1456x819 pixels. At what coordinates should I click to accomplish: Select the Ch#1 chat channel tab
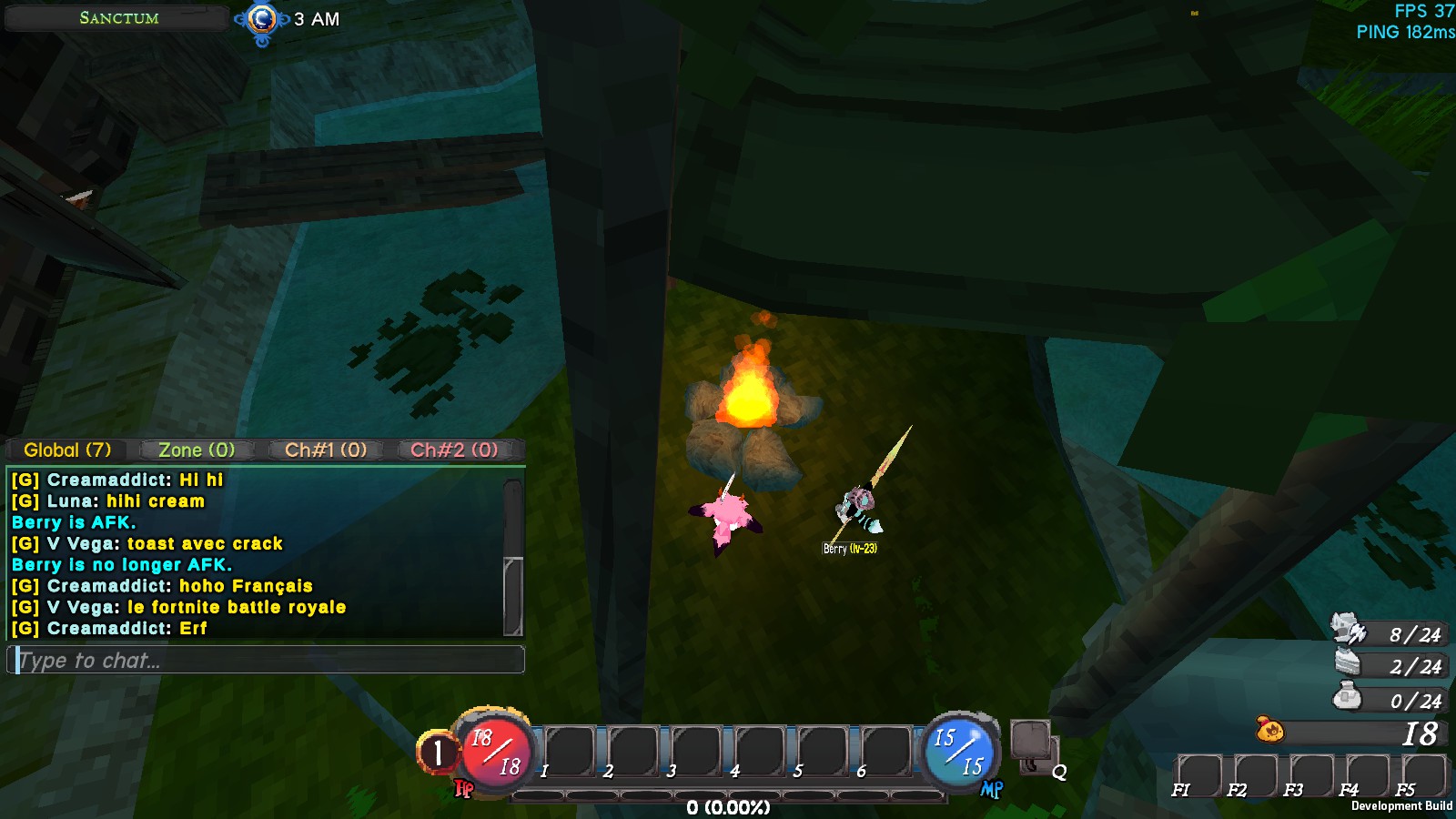tap(326, 450)
